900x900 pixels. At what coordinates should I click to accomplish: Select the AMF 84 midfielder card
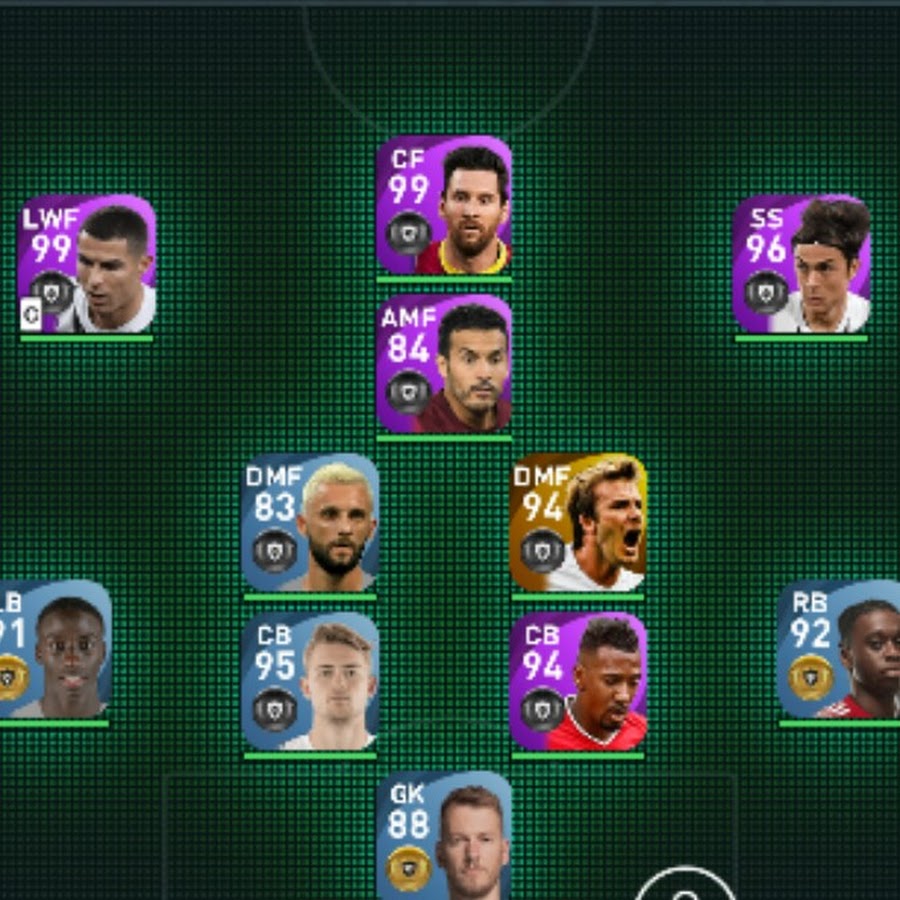(x=444, y=364)
